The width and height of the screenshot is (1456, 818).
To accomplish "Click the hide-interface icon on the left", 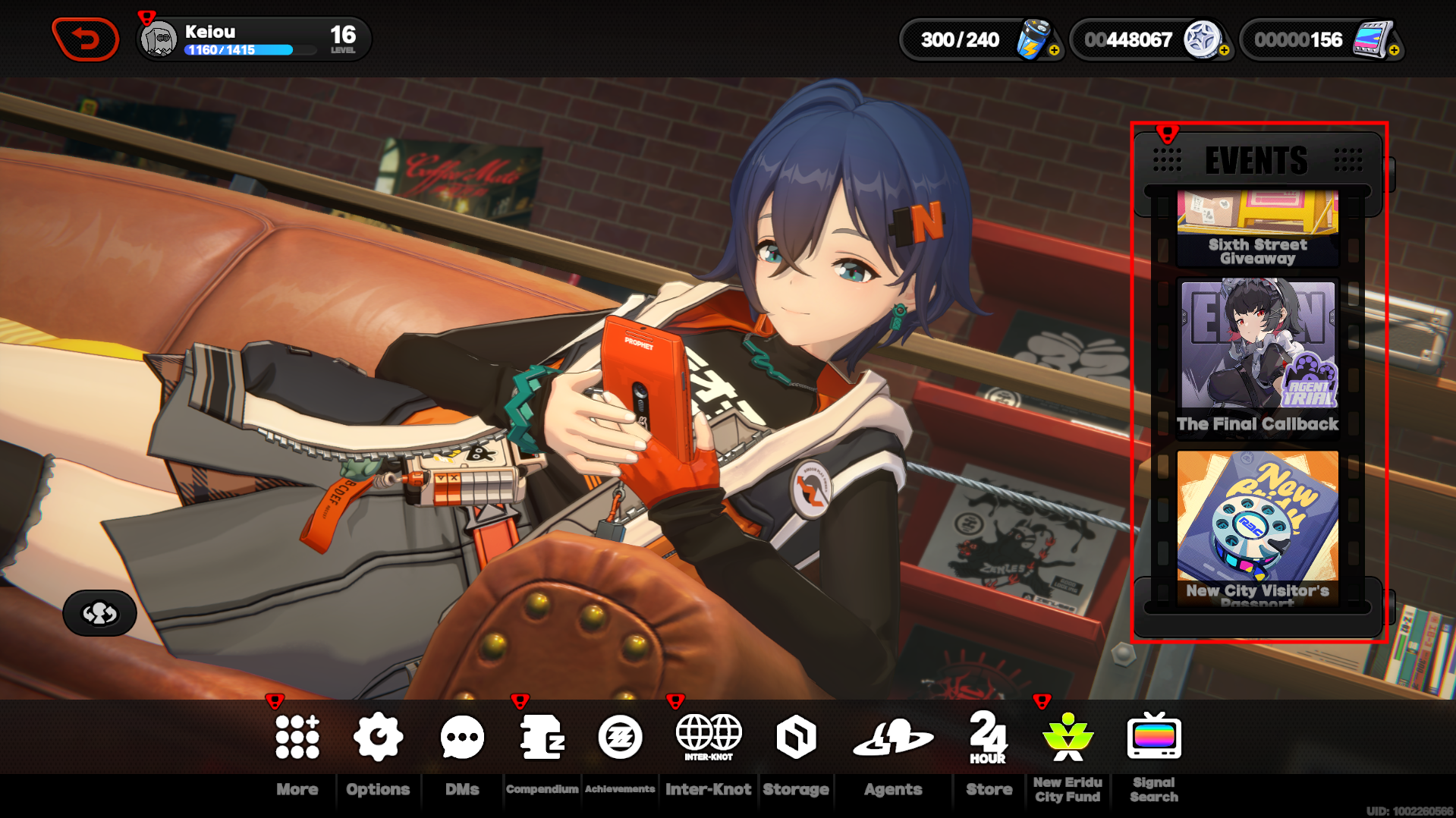I will pos(99,613).
